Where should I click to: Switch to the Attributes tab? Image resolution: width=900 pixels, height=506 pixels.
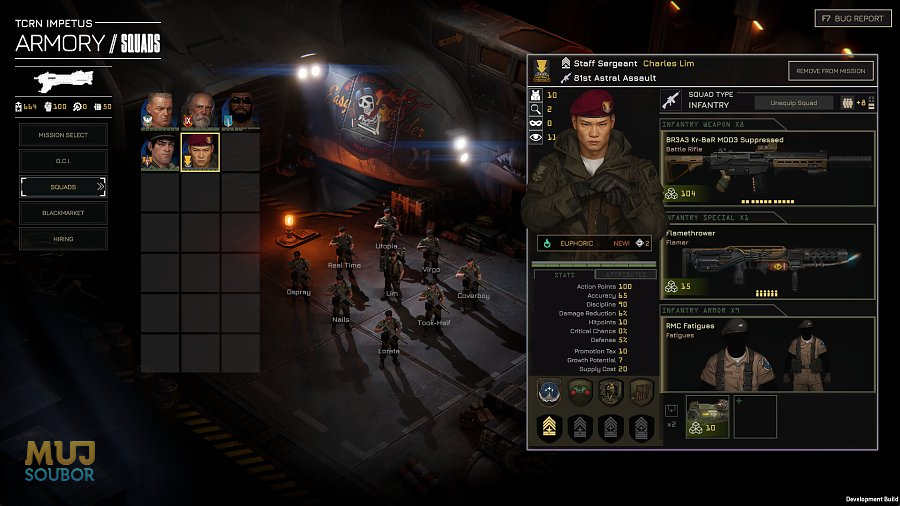[626, 274]
